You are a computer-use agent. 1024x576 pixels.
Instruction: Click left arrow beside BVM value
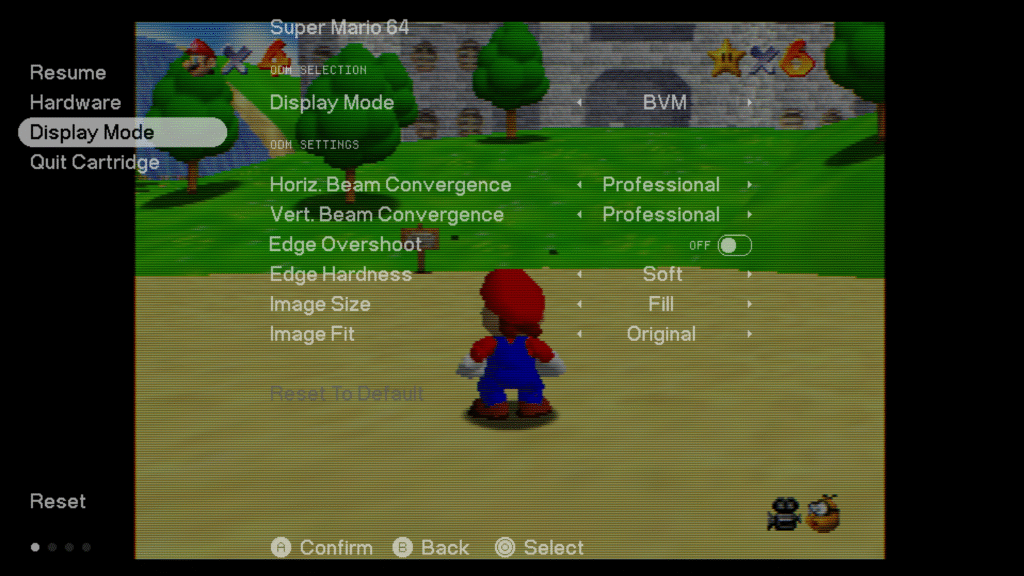(579, 103)
